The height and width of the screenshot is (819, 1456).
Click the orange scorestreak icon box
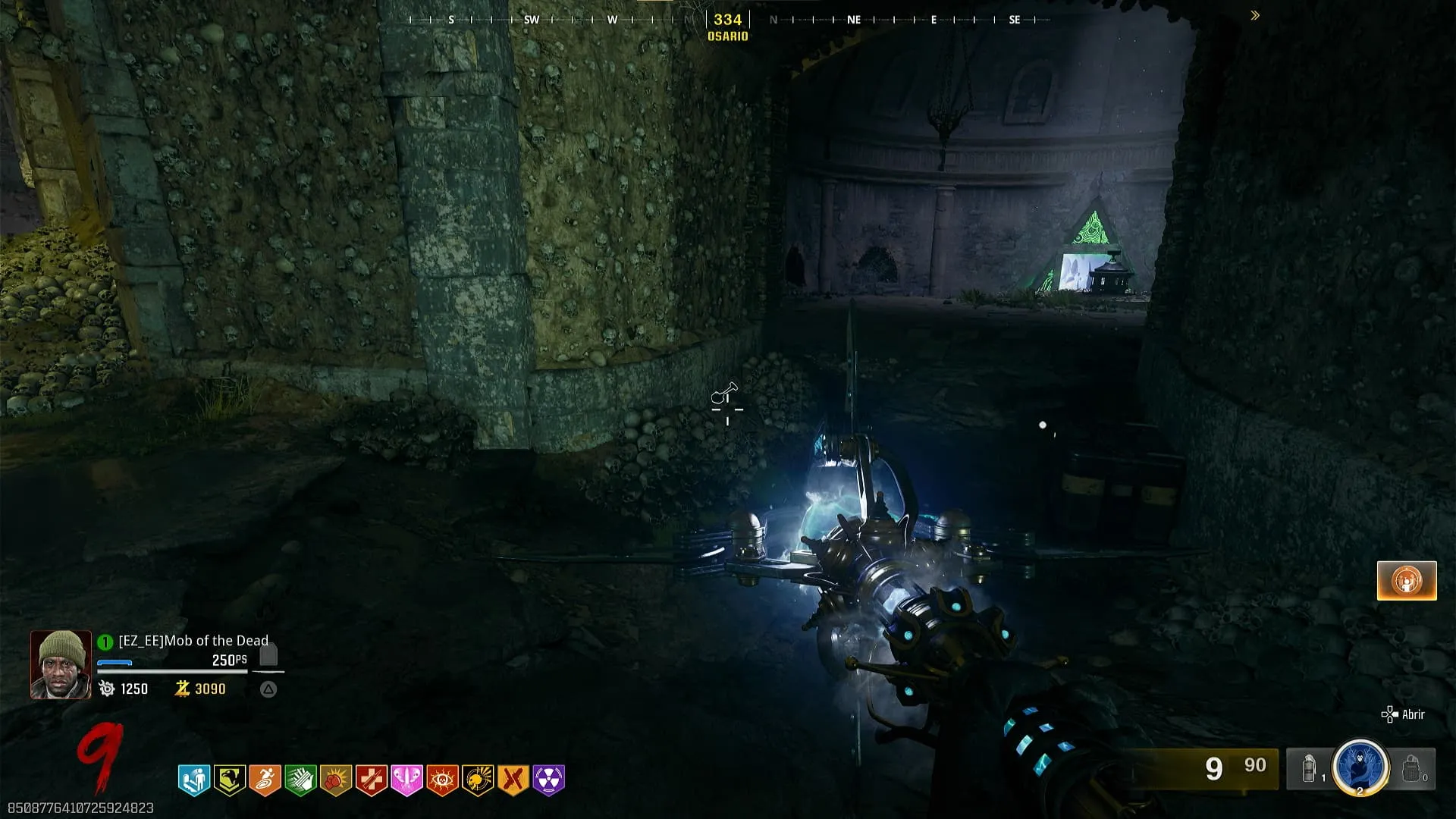click(1407, 581)
